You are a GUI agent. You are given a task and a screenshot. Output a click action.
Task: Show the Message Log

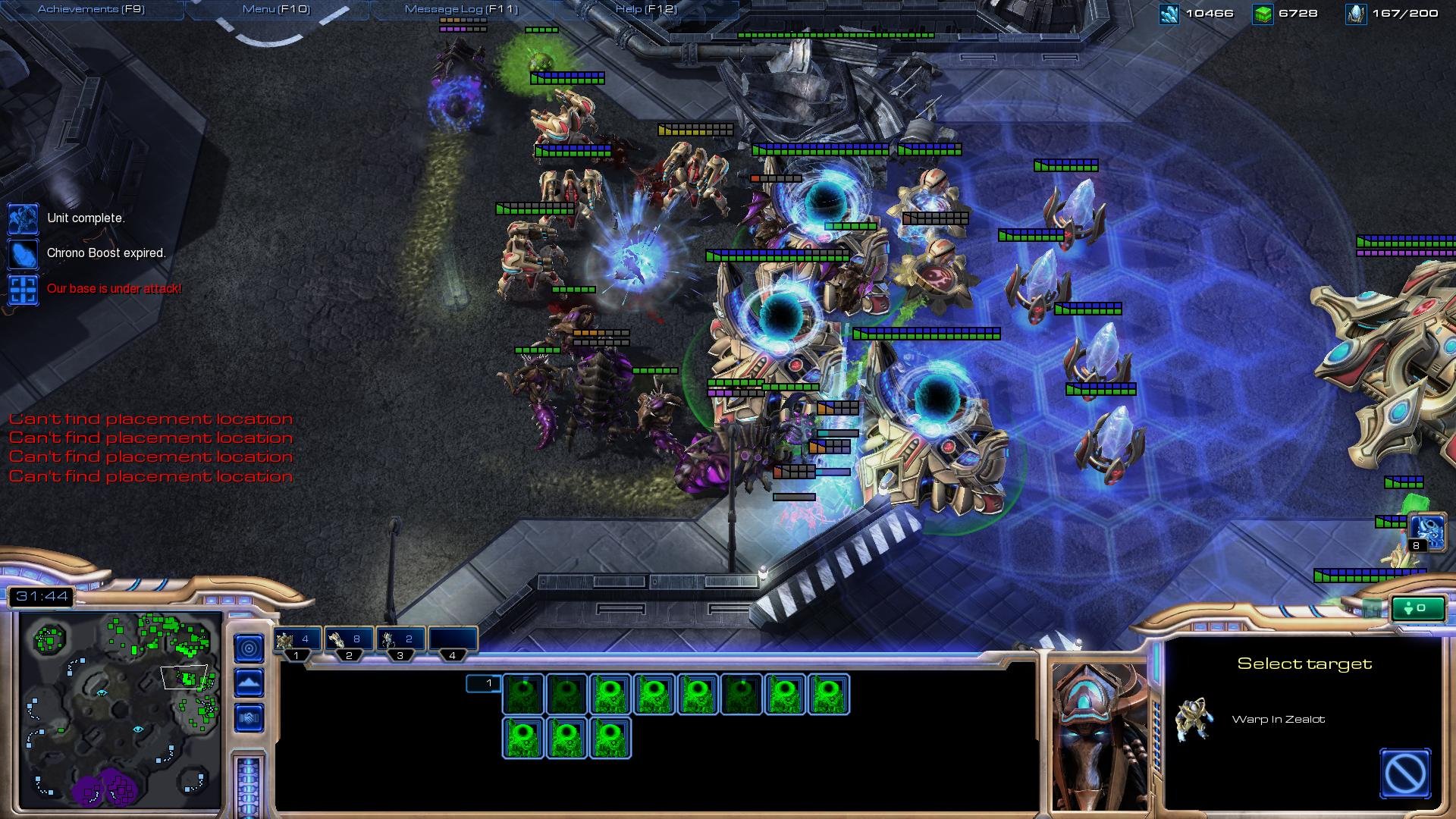tap(461, 9)
